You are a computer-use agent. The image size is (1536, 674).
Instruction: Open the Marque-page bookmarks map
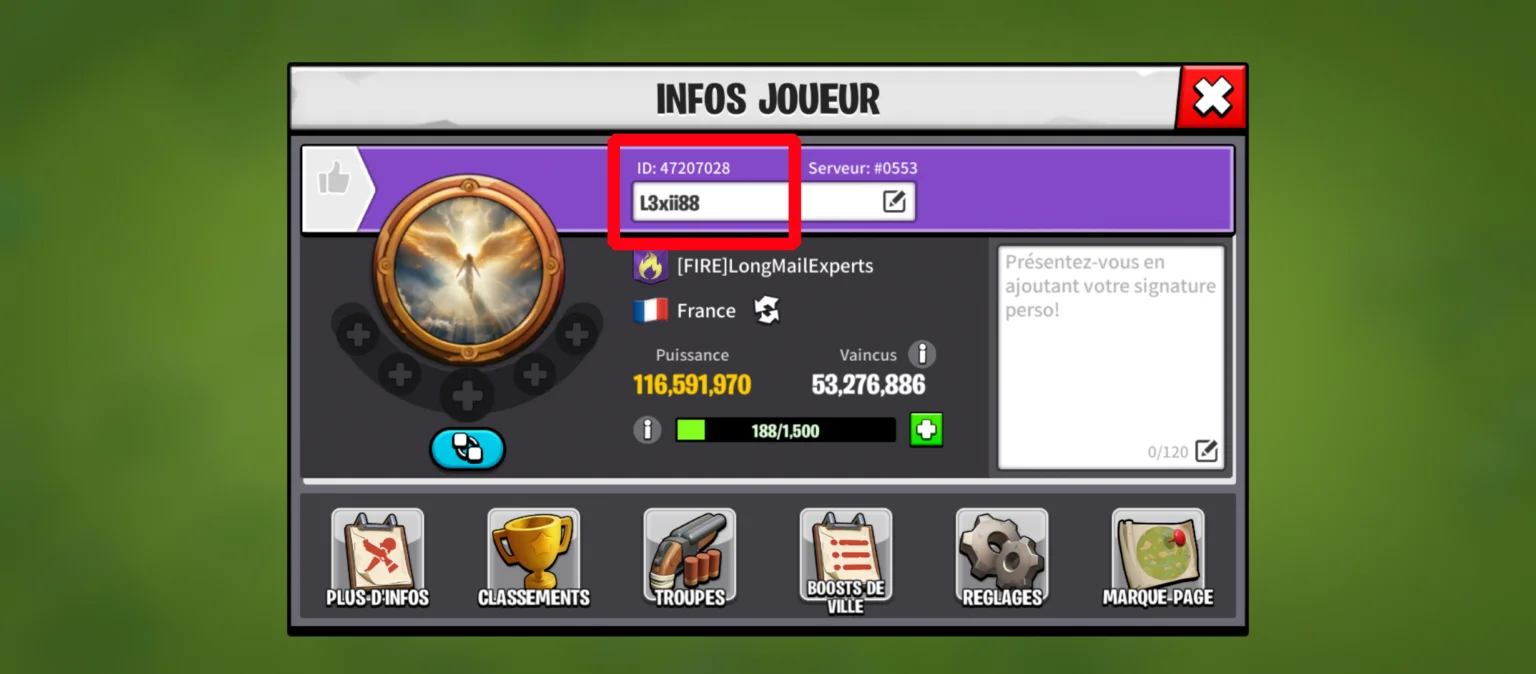1158,558
